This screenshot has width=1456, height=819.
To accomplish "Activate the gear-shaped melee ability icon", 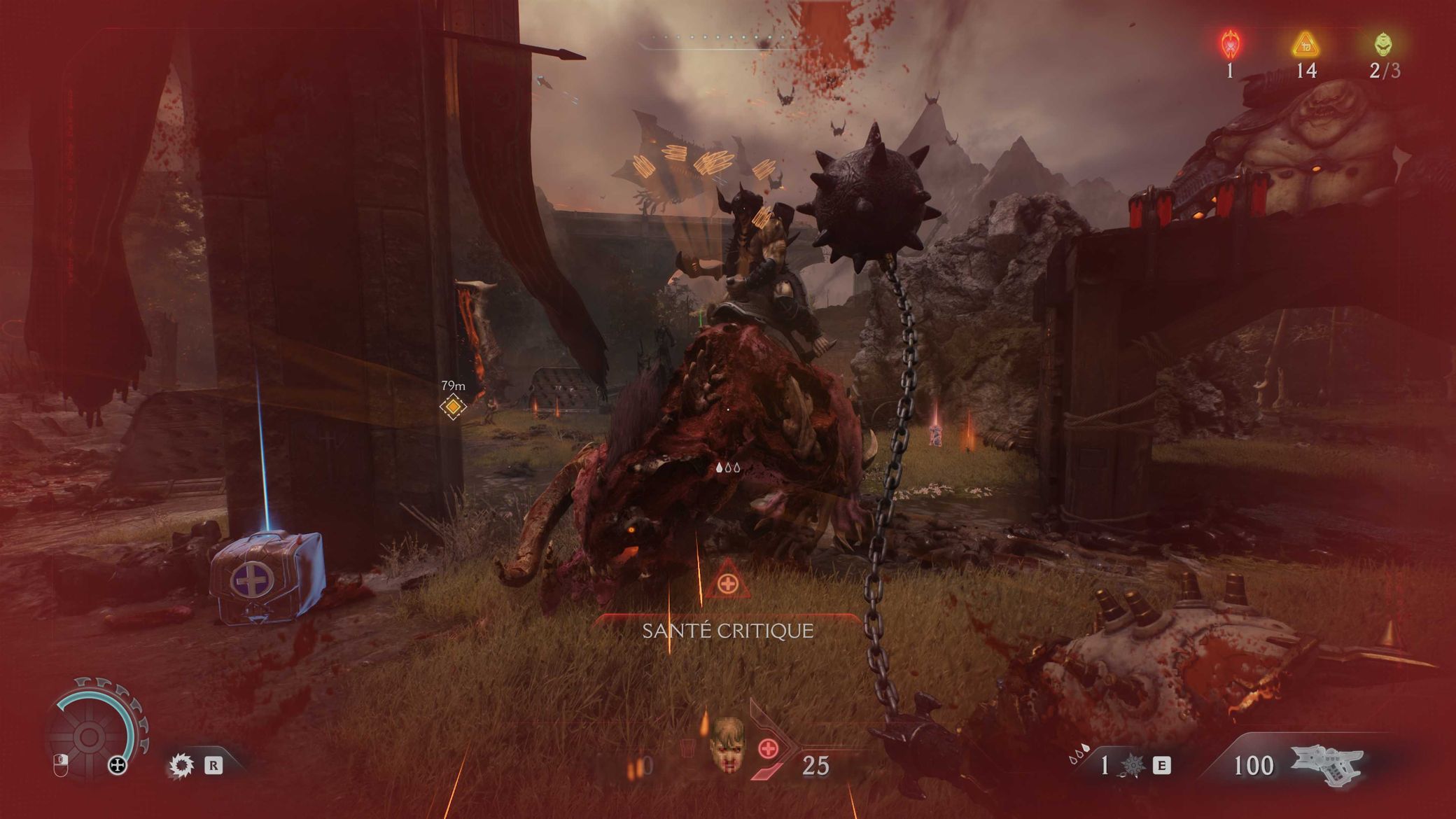I will tap(182, 764).
